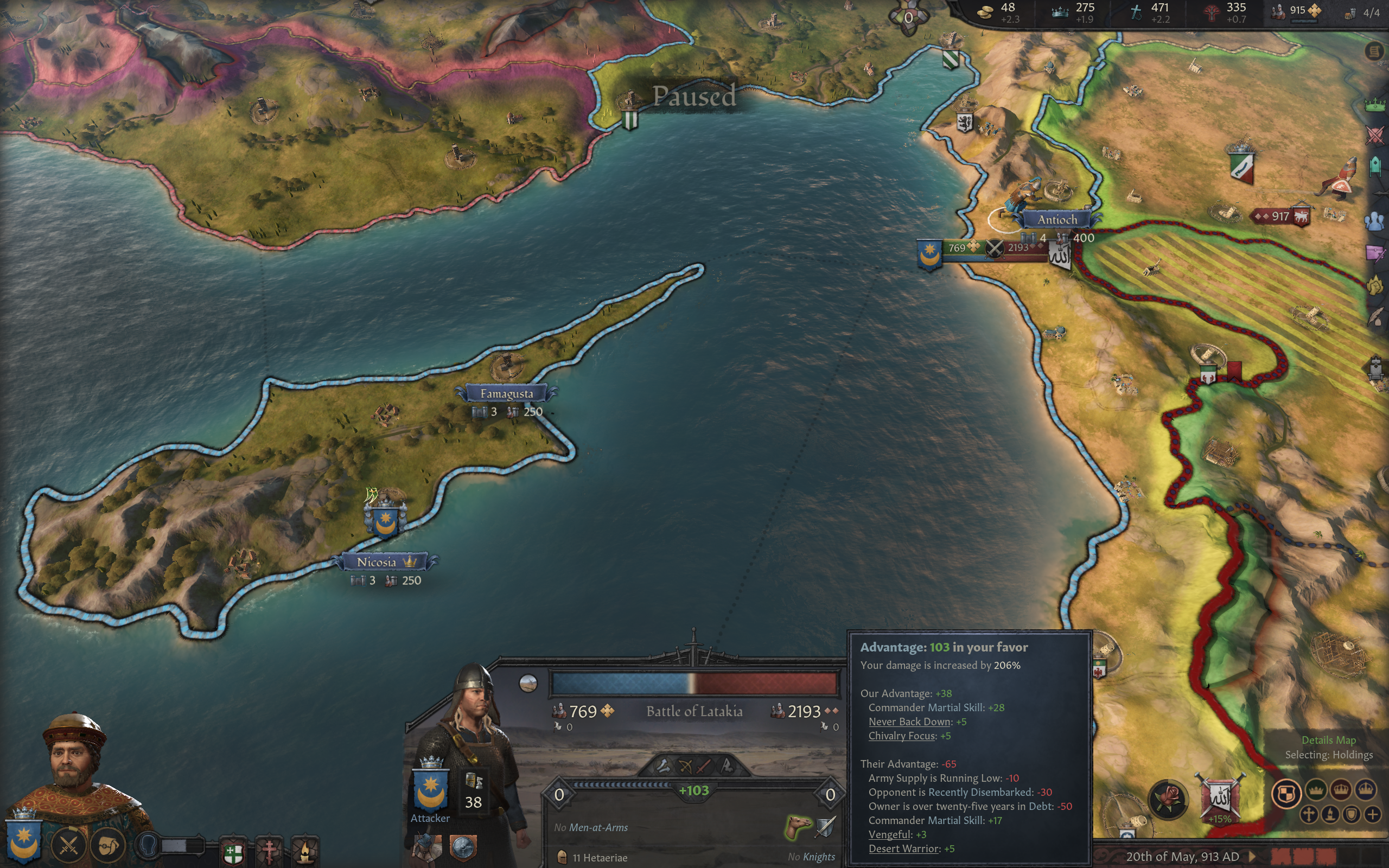Switch to the Culture candle map mode
The width and height of the screenshot is (1389, 868).
[1330, 815]
